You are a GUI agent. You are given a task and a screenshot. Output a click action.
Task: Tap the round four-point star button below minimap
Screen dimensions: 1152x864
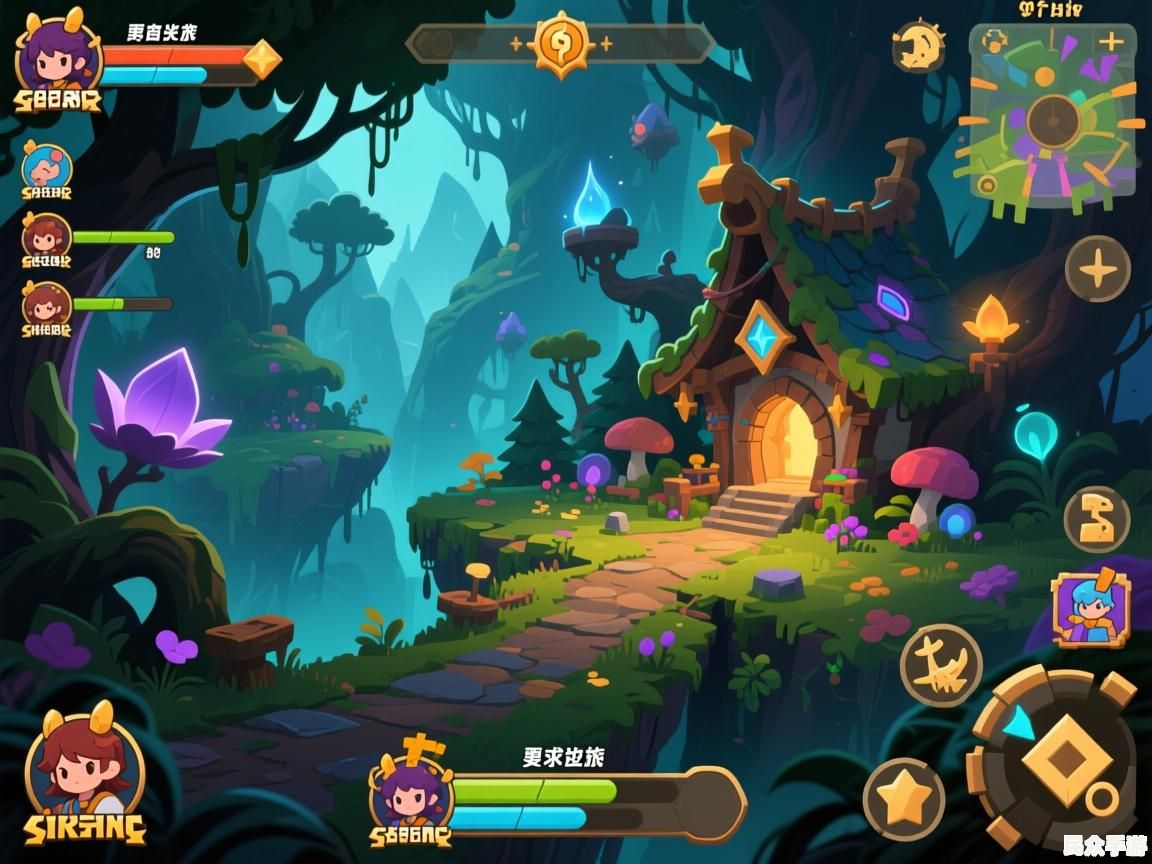(1097, 269)
